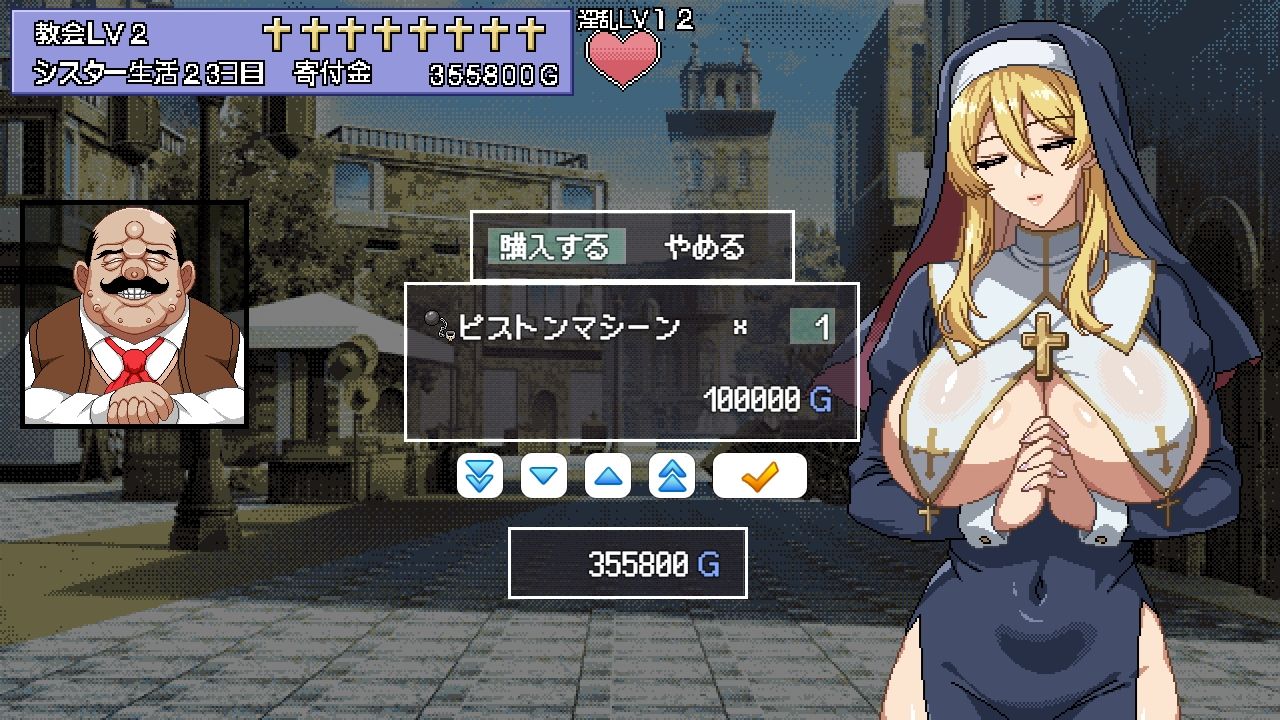Image resolution: width=1280 pixels, height=720 pixels.
Task: Click the orange checkmark confirm icon
Action: point(759,475)
